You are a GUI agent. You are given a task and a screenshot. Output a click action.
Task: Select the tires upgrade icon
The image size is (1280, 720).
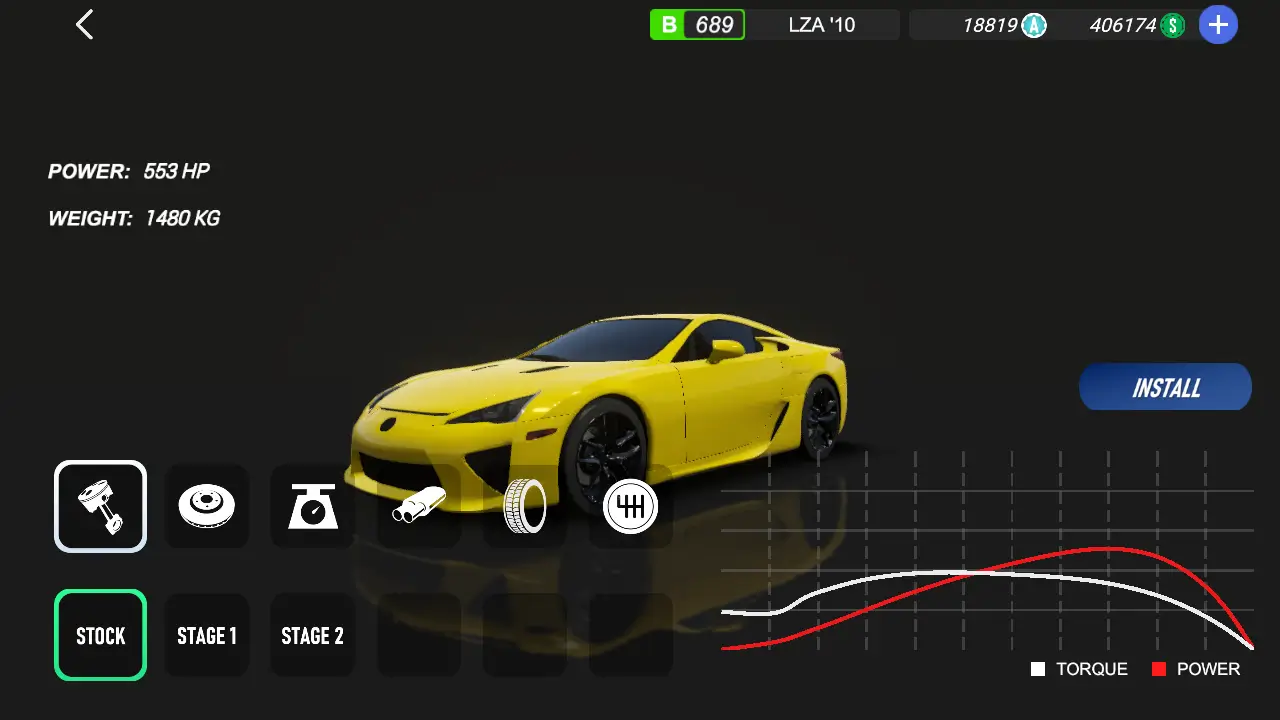coord(524,506)
